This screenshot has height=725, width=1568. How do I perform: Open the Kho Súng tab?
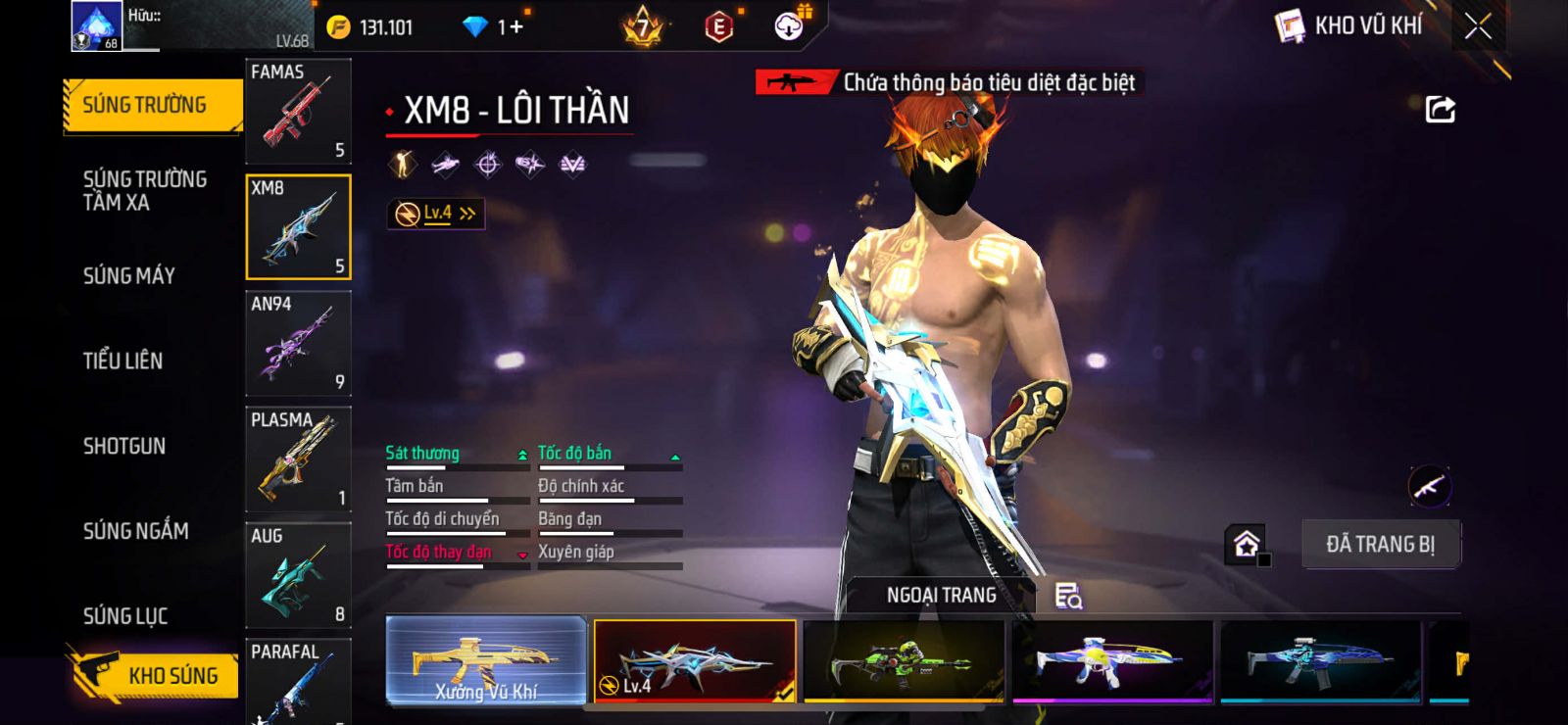click(x=155, y=675)
